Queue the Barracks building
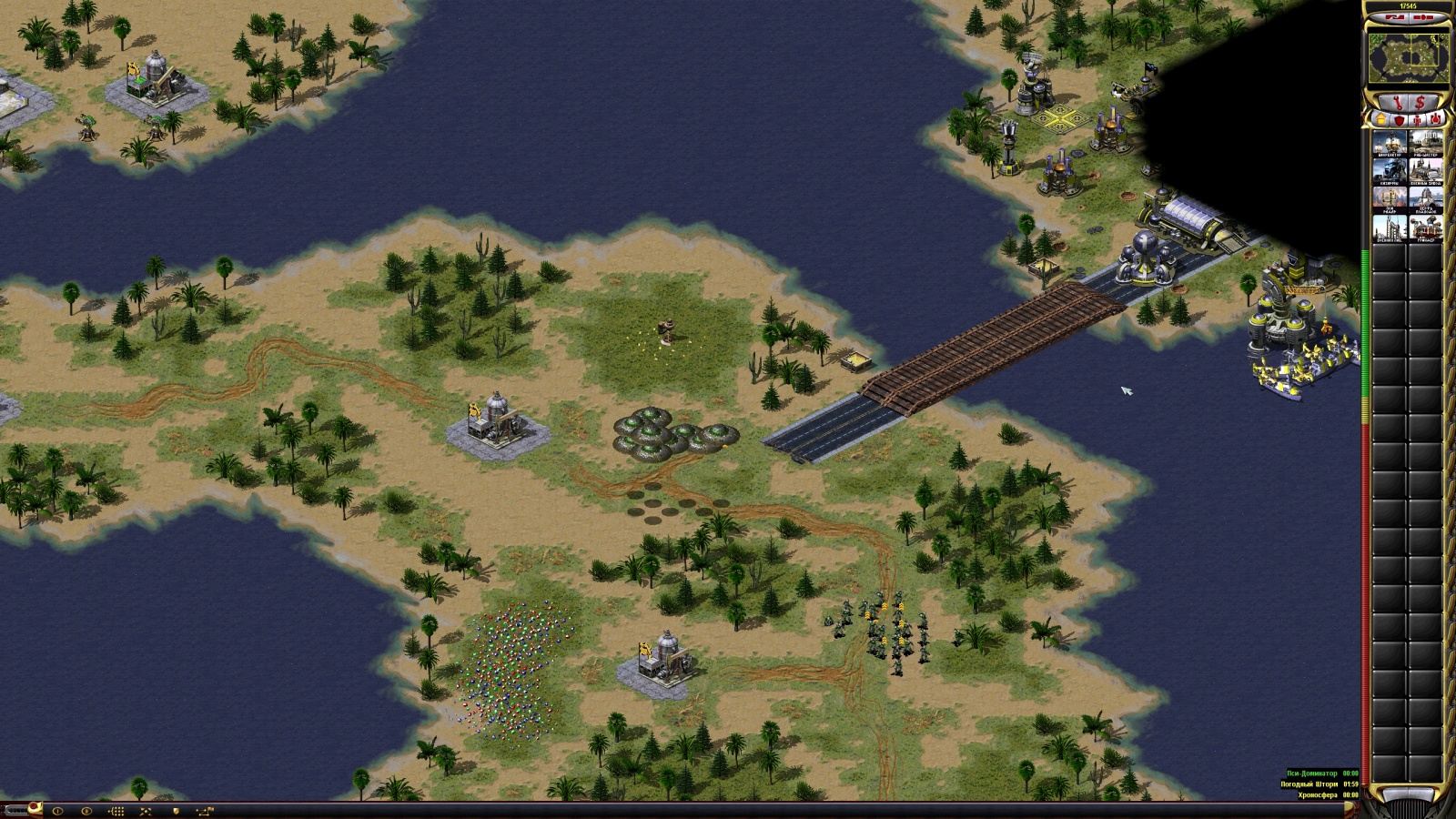 tap(1390, 172)
